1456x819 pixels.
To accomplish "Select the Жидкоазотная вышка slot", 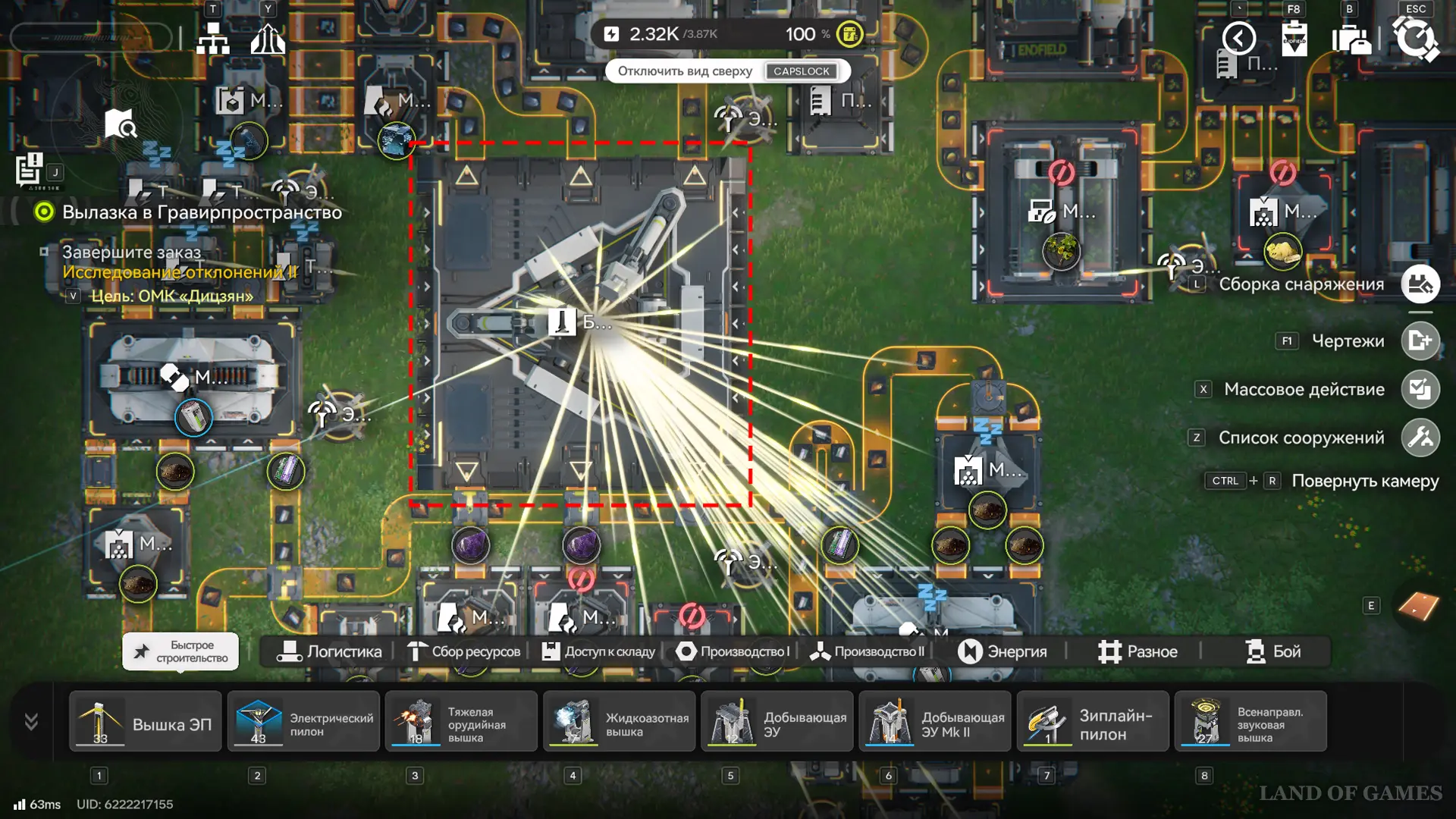I will pos(619,722).
